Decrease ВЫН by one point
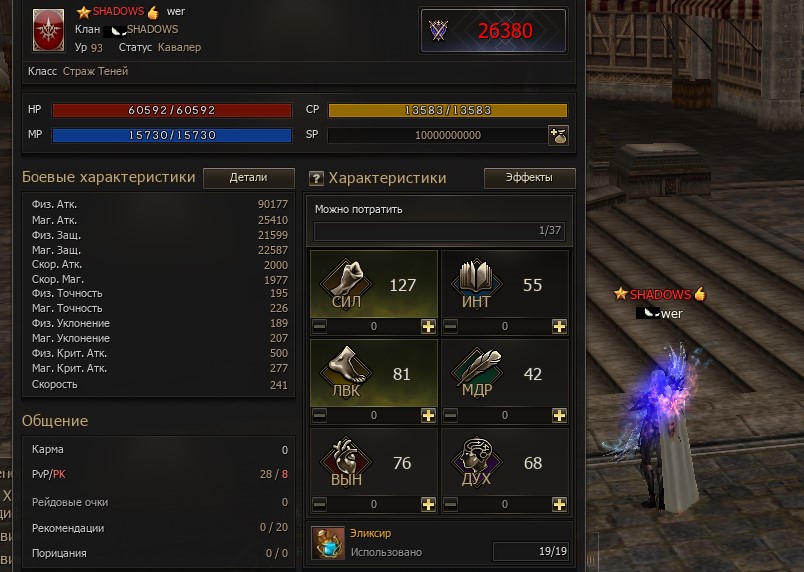Viewport: 804px width, 572px height. (x=319, y=504)
